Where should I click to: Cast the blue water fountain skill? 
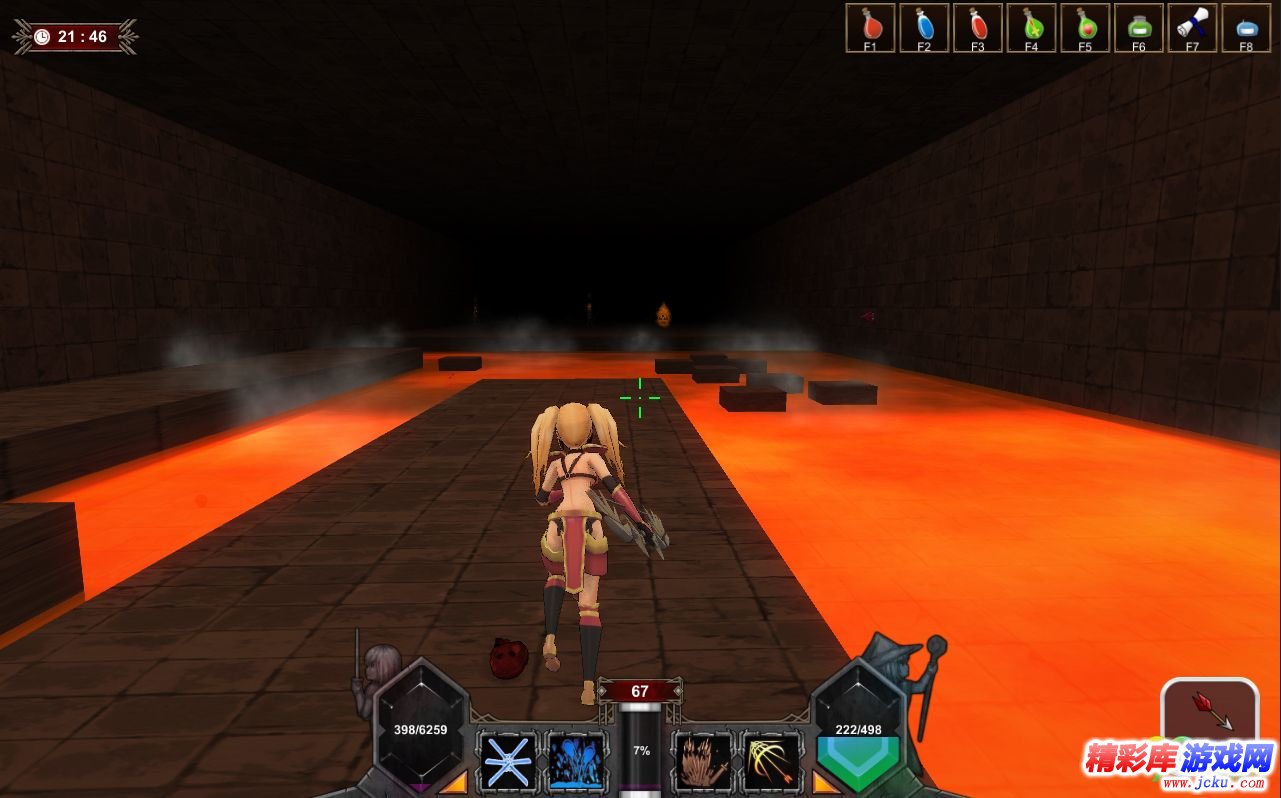pos(577,762)
